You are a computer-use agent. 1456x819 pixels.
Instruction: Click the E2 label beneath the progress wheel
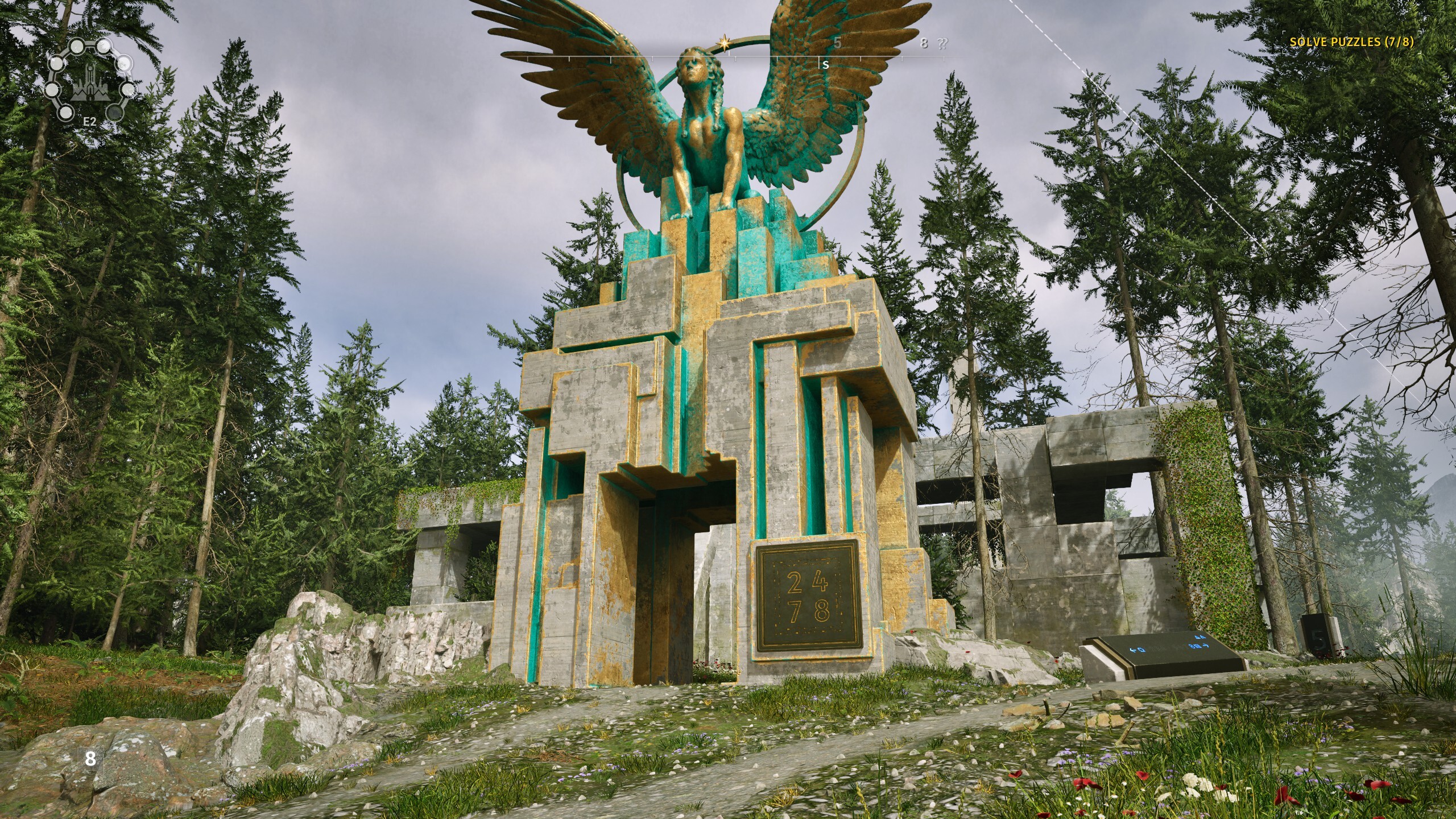(90, 122)
